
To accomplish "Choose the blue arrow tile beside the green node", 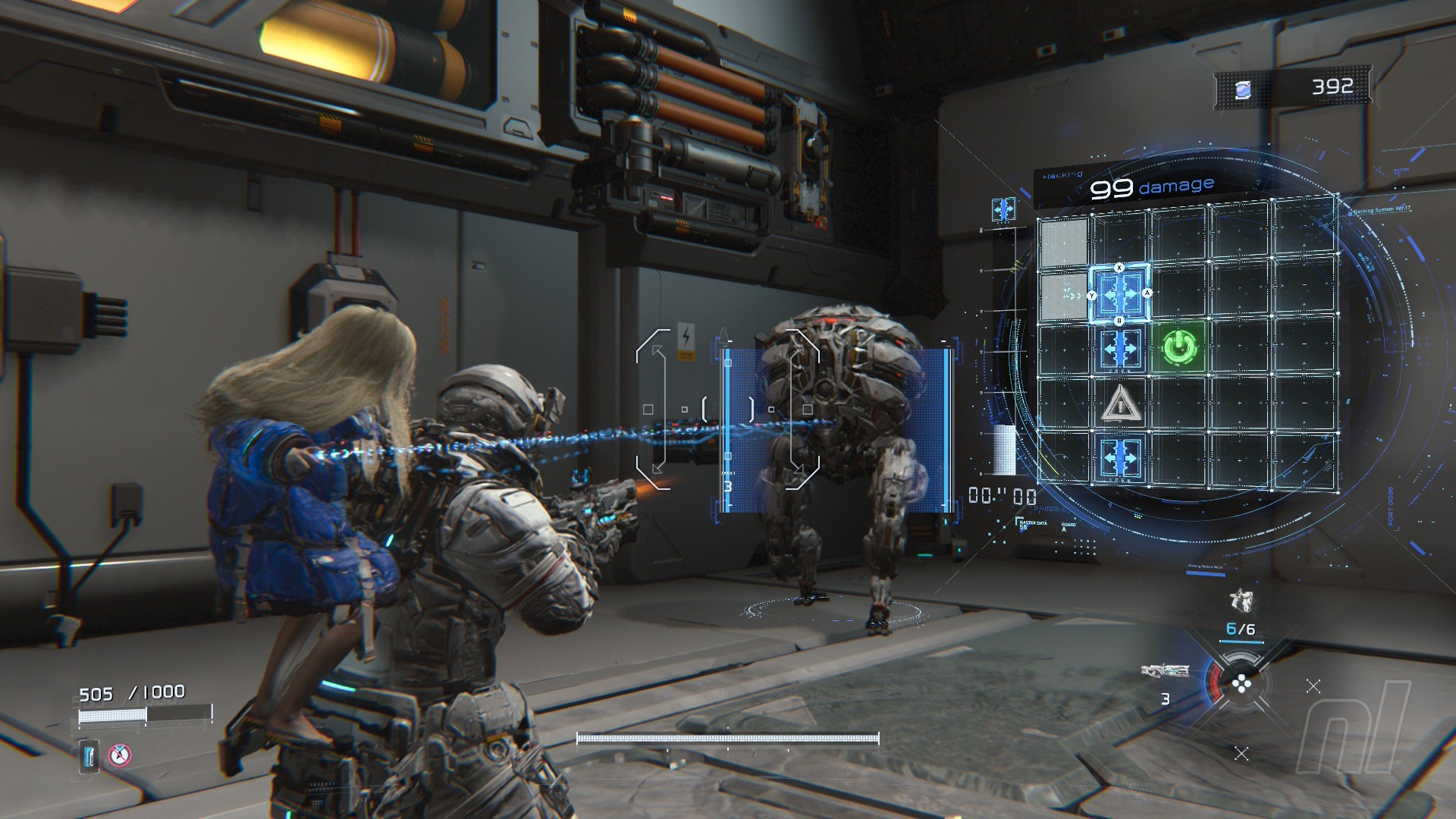I will point(1120,350).
